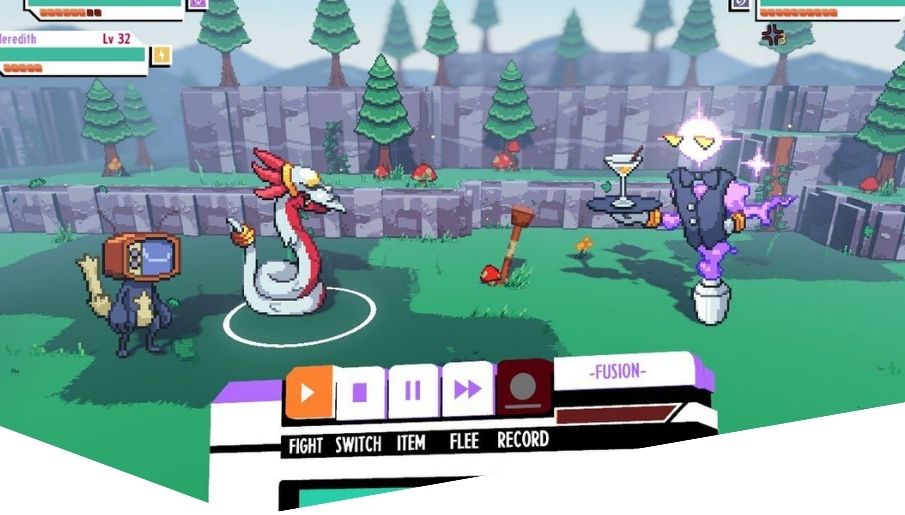Activate the Record button
Image resolution: width=905 pixels, height=515 pixels.
tap(523, 386)
